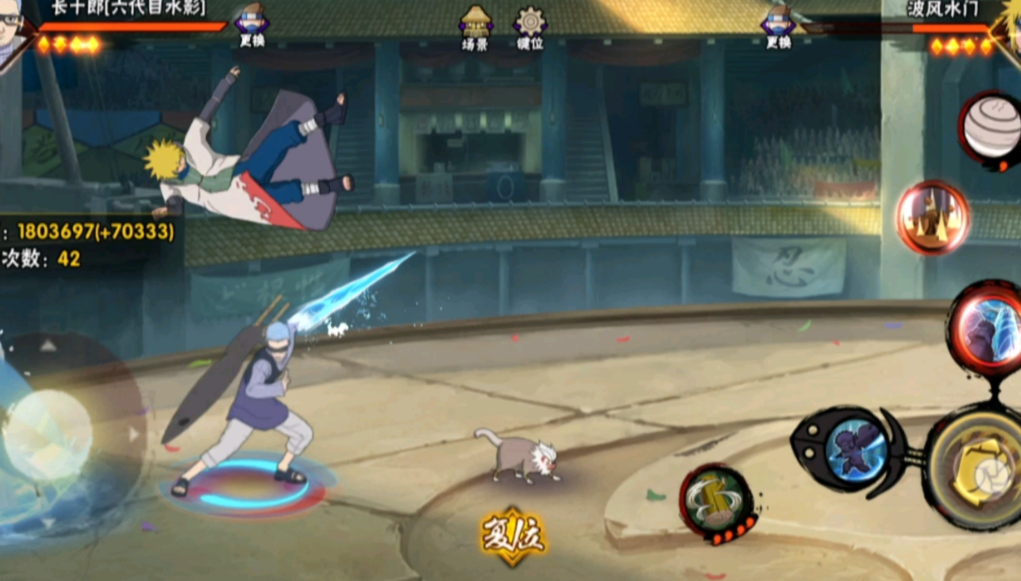Activate the white swirl scroll skill
Screen dimensions: 1021x581
pos(991,128)
